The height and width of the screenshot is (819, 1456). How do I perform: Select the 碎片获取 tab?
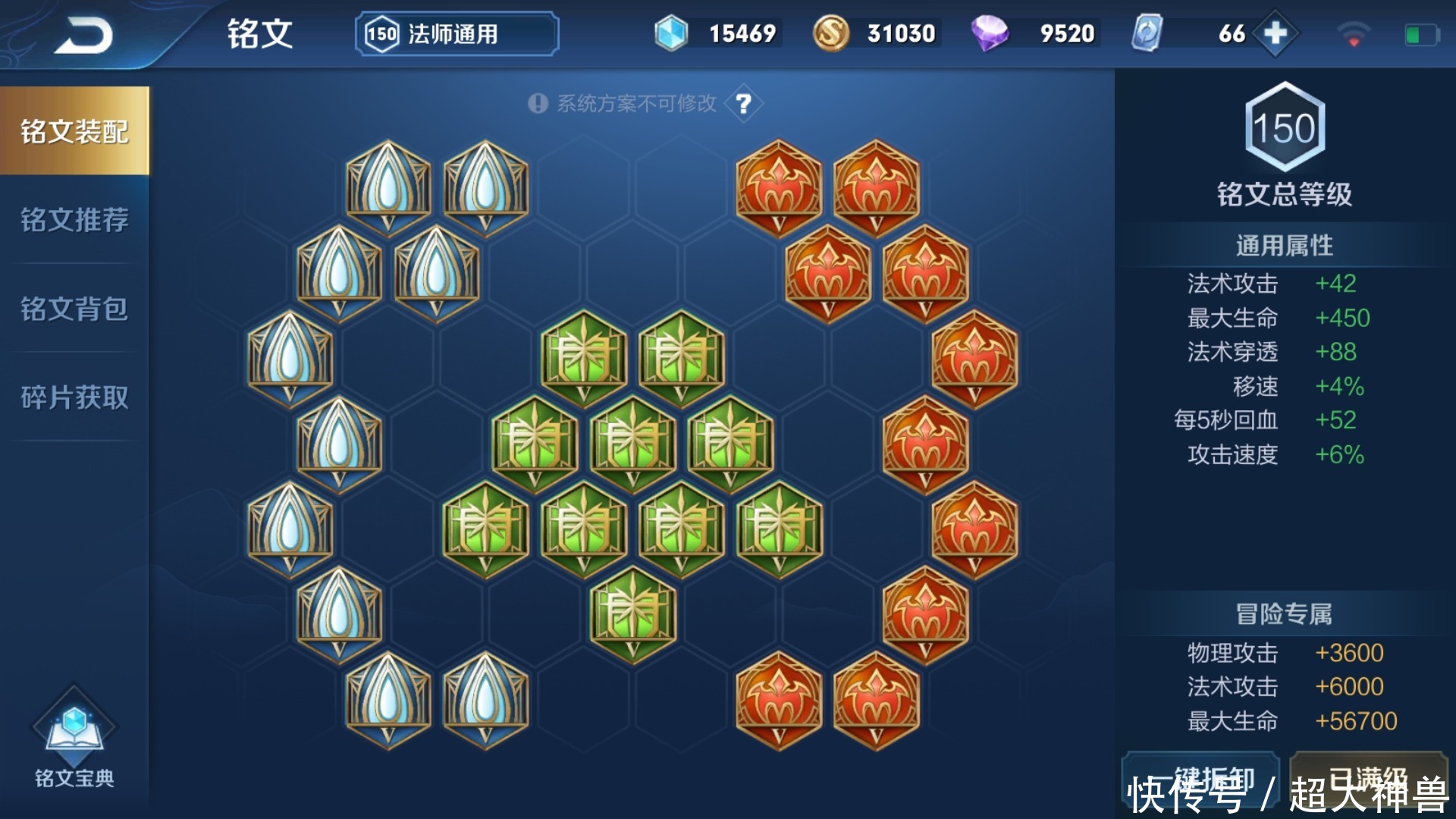pos(74,398)
